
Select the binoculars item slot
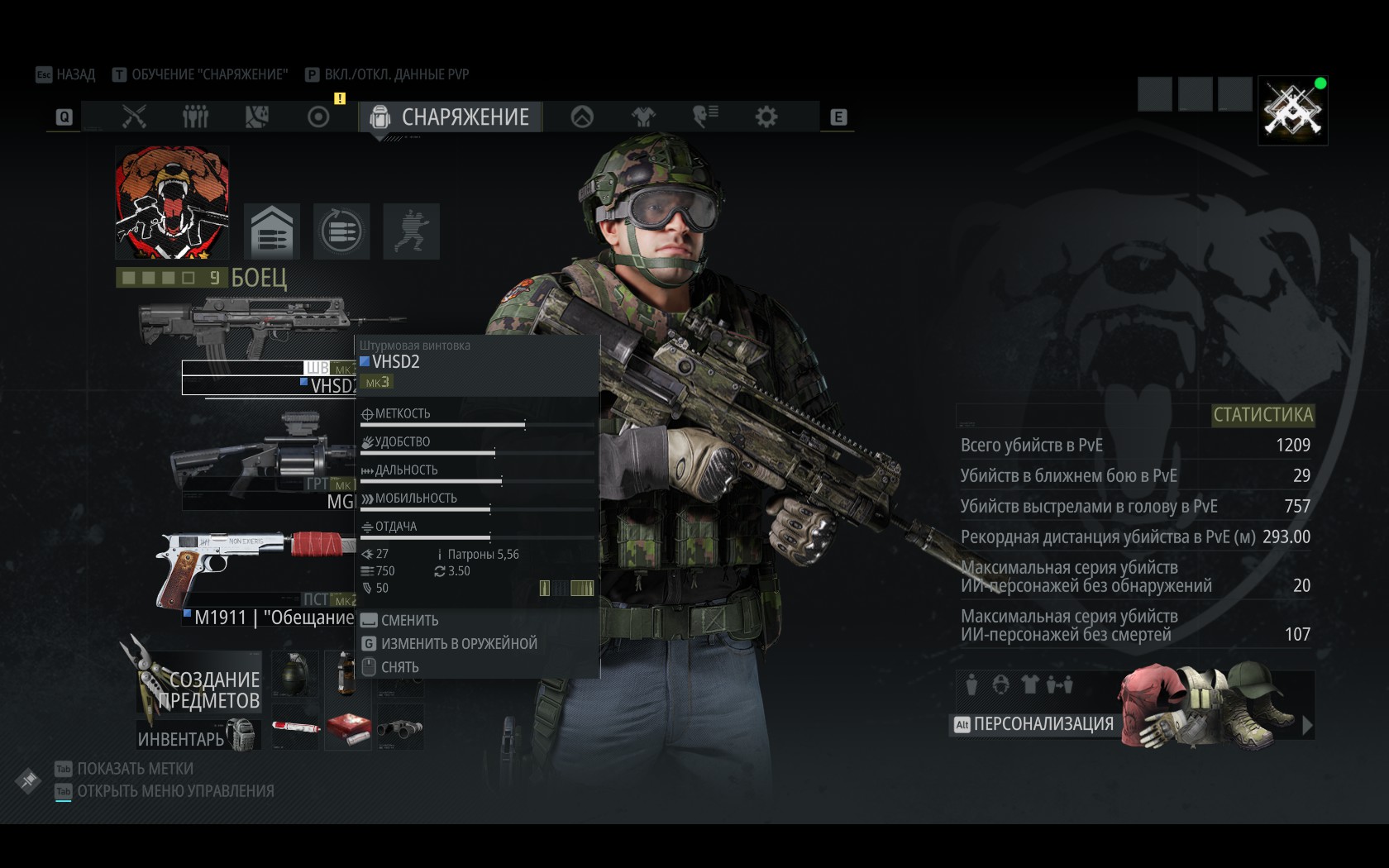(x=400, y=728)
